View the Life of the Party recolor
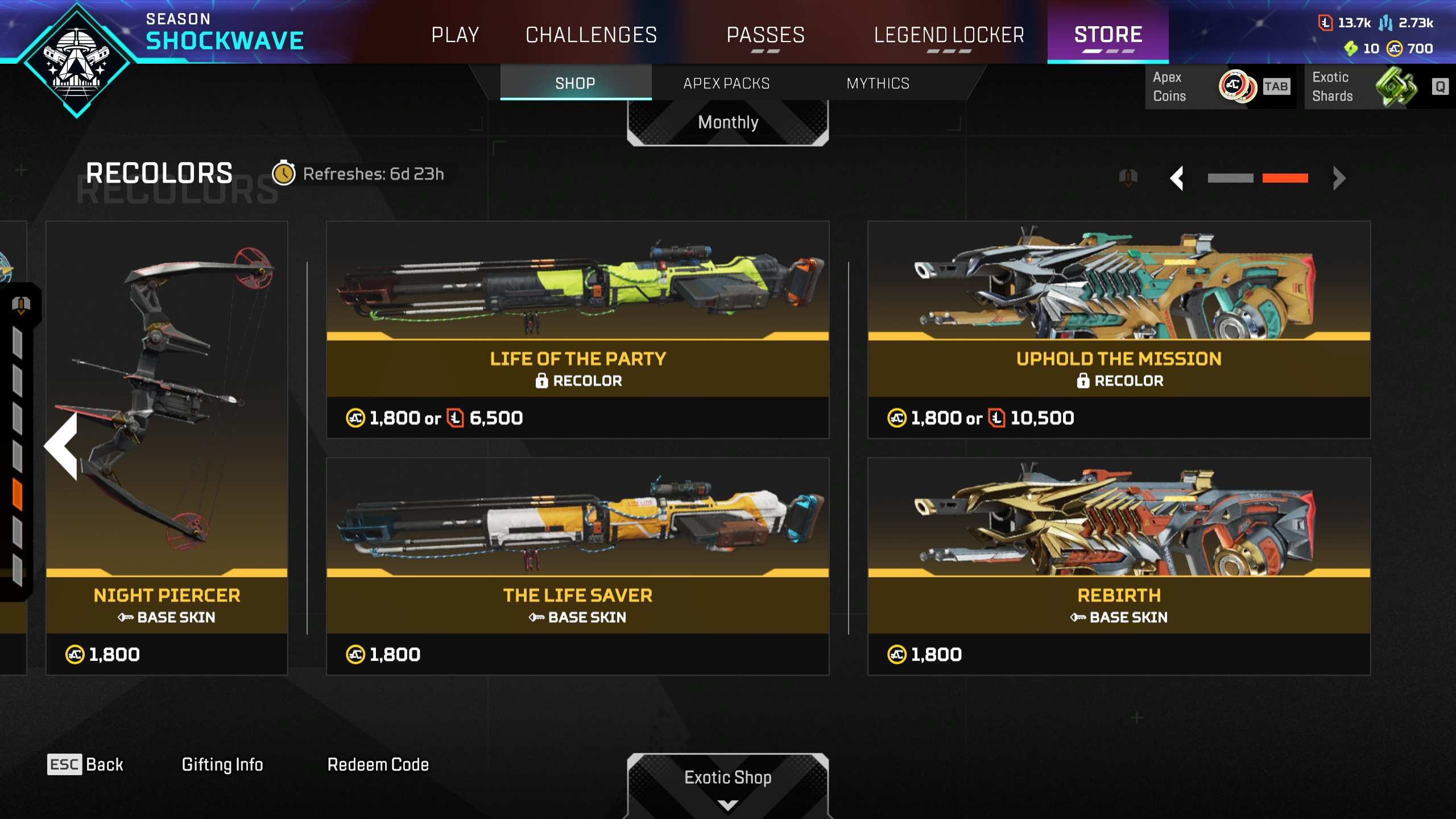Screen dimensions: 1456x819 [577, 329]
